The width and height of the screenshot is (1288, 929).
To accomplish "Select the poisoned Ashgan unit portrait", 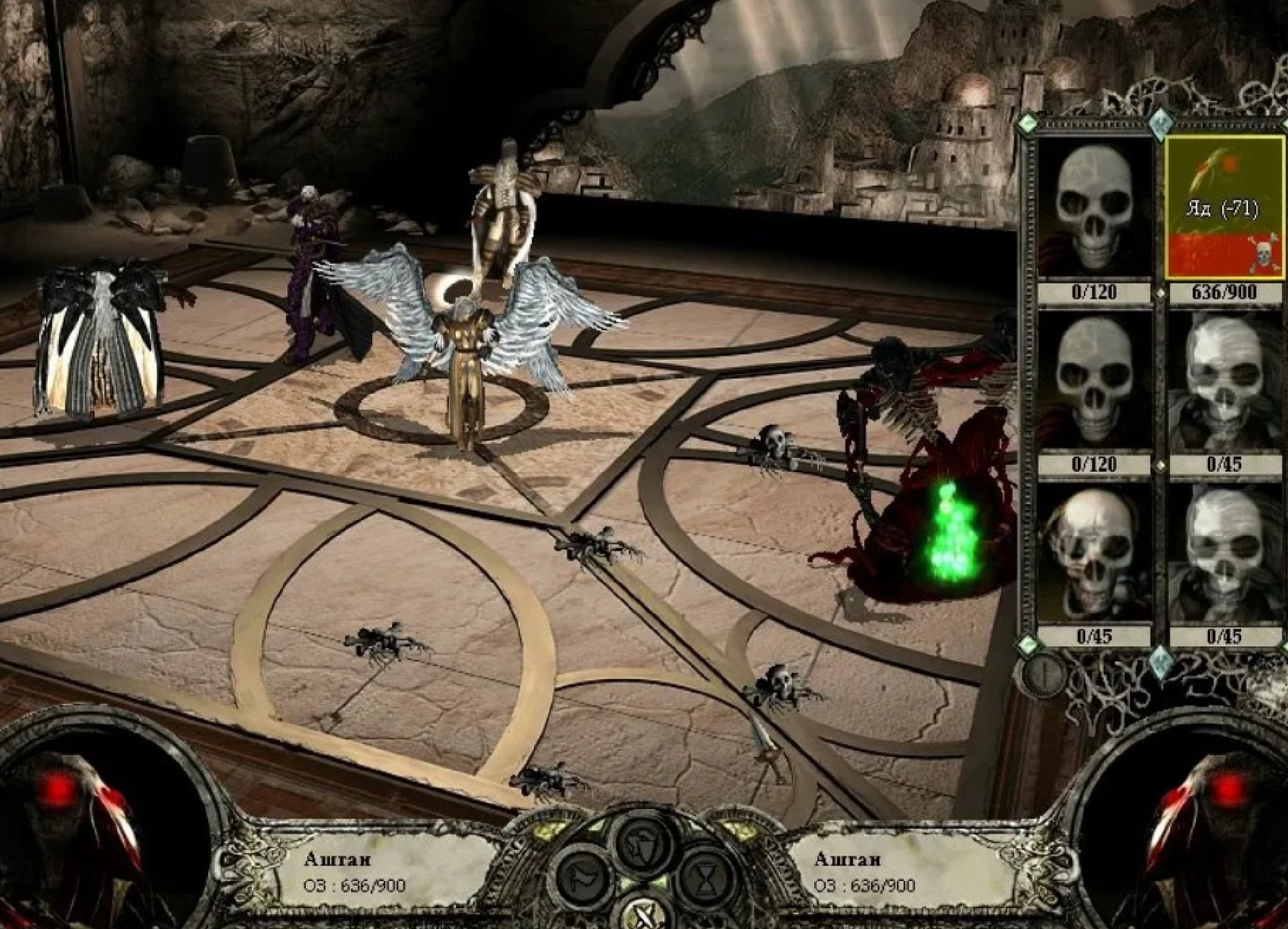I will click(1224, 208).
